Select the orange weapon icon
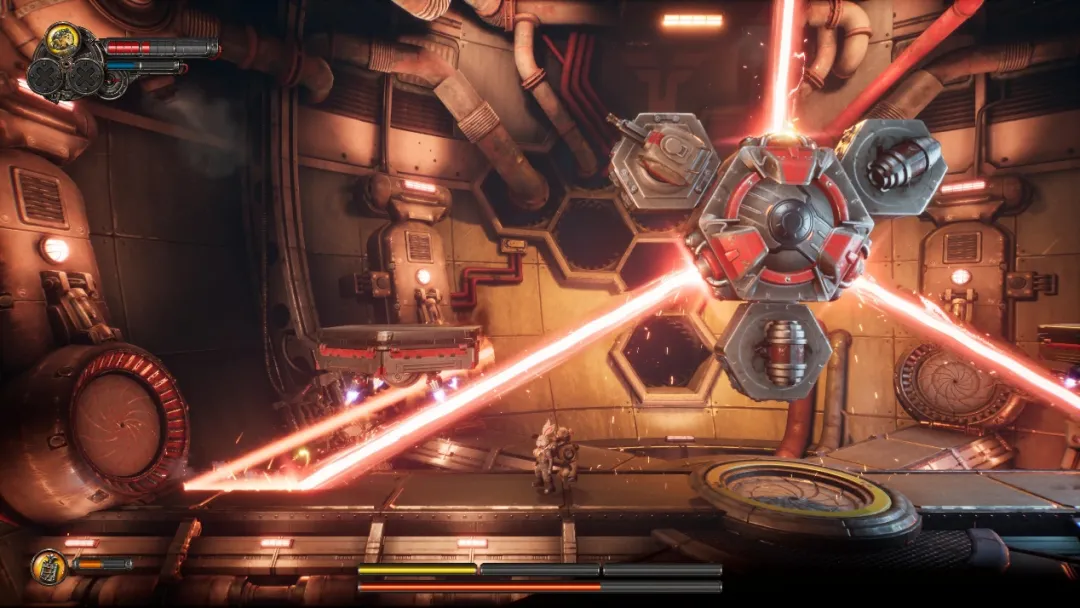 click(49, 567)
